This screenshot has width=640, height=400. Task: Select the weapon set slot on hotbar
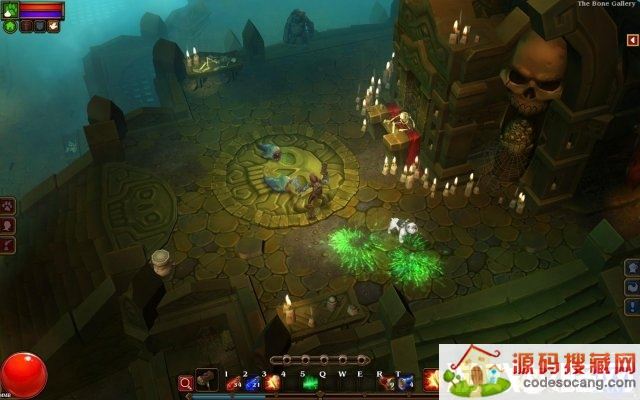(x=206, y=380)
